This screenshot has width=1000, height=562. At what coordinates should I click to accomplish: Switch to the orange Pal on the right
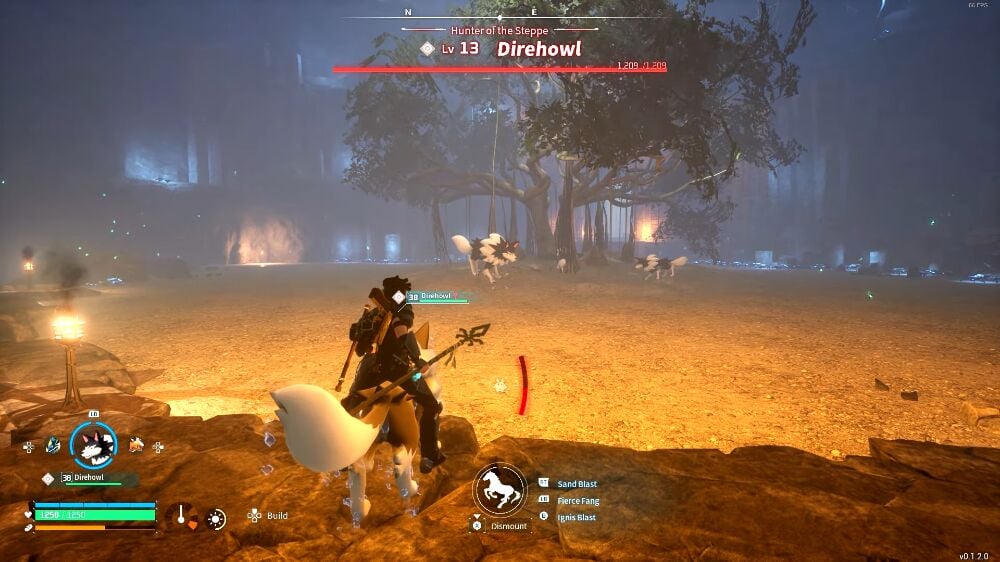tap(135, 445)
